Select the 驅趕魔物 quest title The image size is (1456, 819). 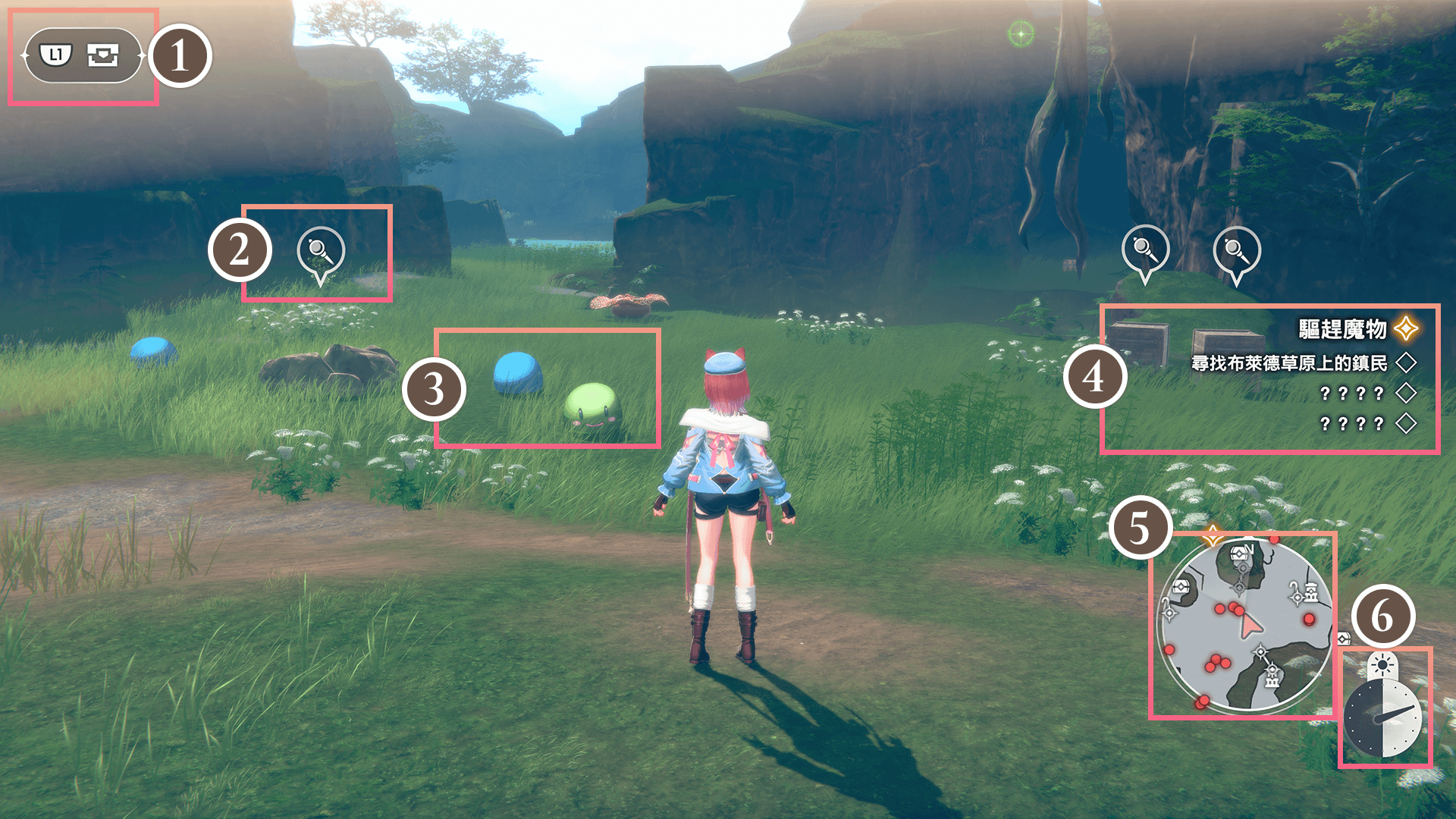(1342, 329)
